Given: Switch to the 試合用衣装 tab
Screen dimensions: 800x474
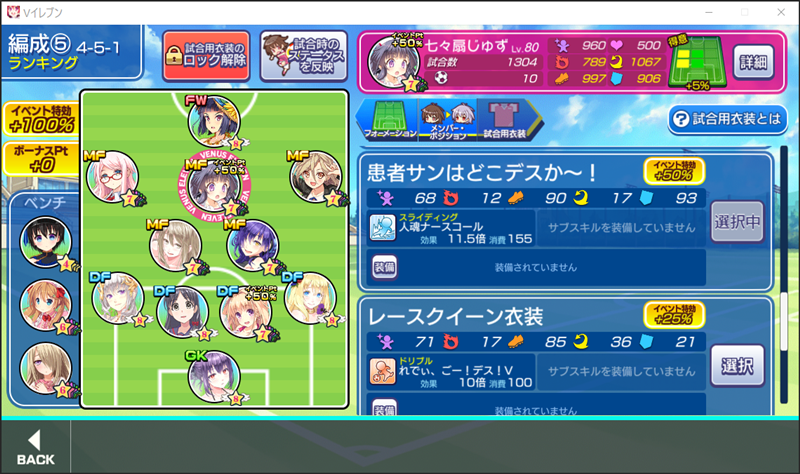Looking at the screenshot, I should click(x=505, y=116).
